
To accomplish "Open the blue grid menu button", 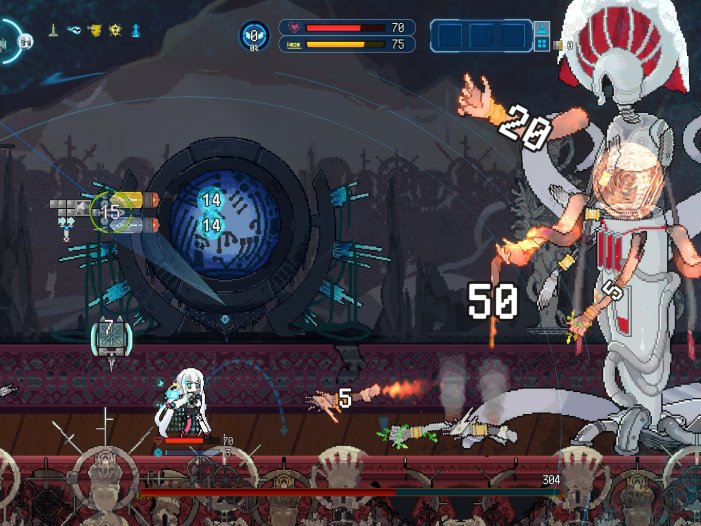I will (542, 45).
